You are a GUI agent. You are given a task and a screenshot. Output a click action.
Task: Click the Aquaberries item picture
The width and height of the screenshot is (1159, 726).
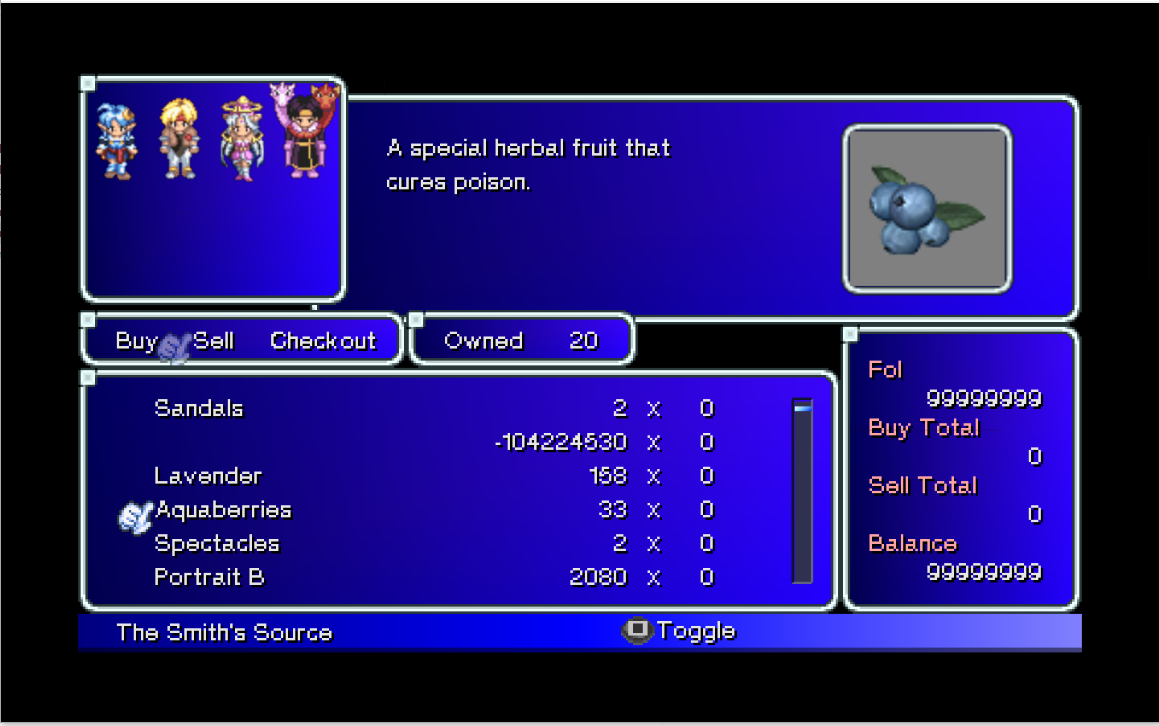click(927, 209)
